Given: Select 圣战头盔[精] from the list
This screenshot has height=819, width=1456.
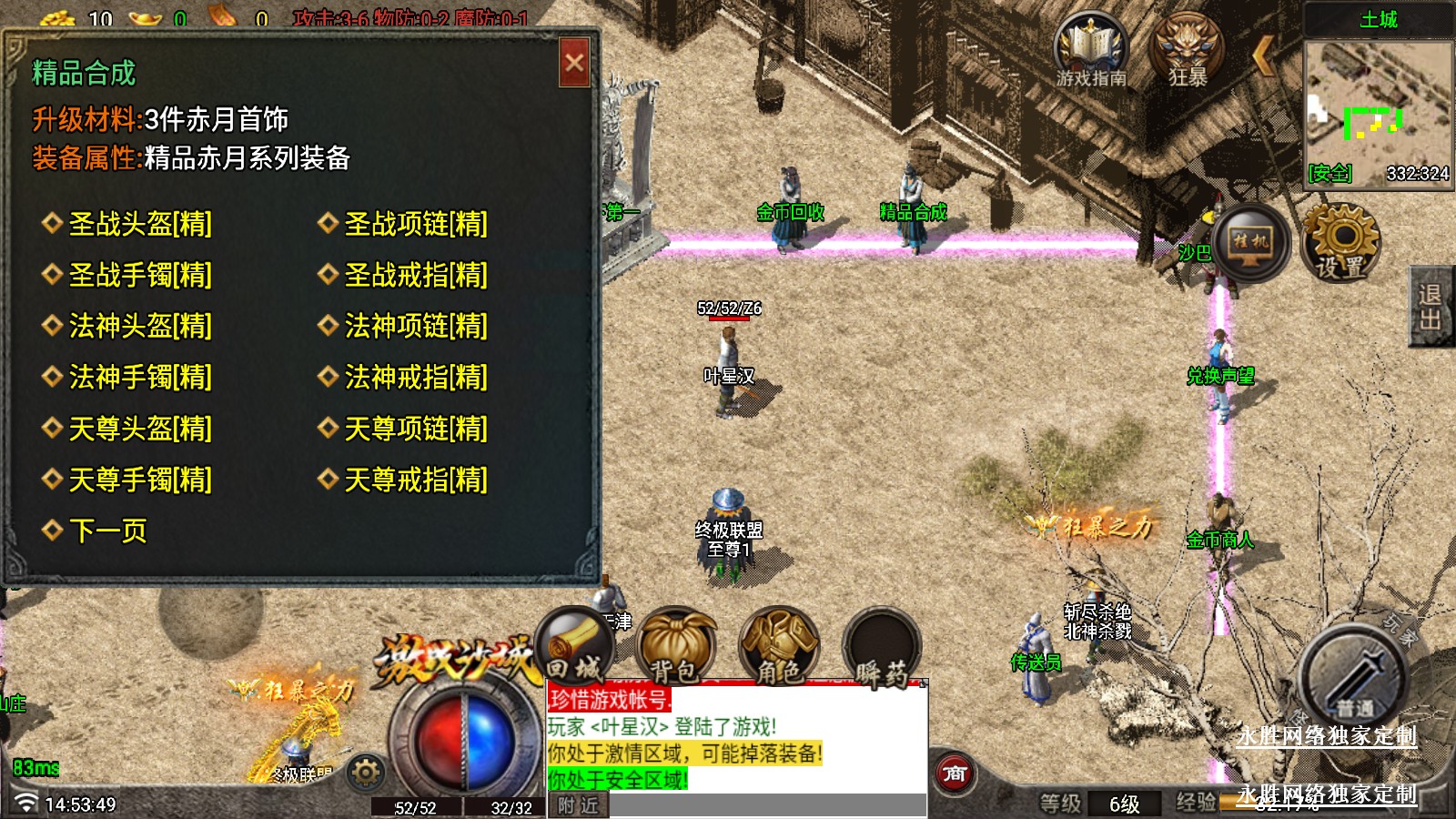Looking at the screenshot, I should 140,224.
